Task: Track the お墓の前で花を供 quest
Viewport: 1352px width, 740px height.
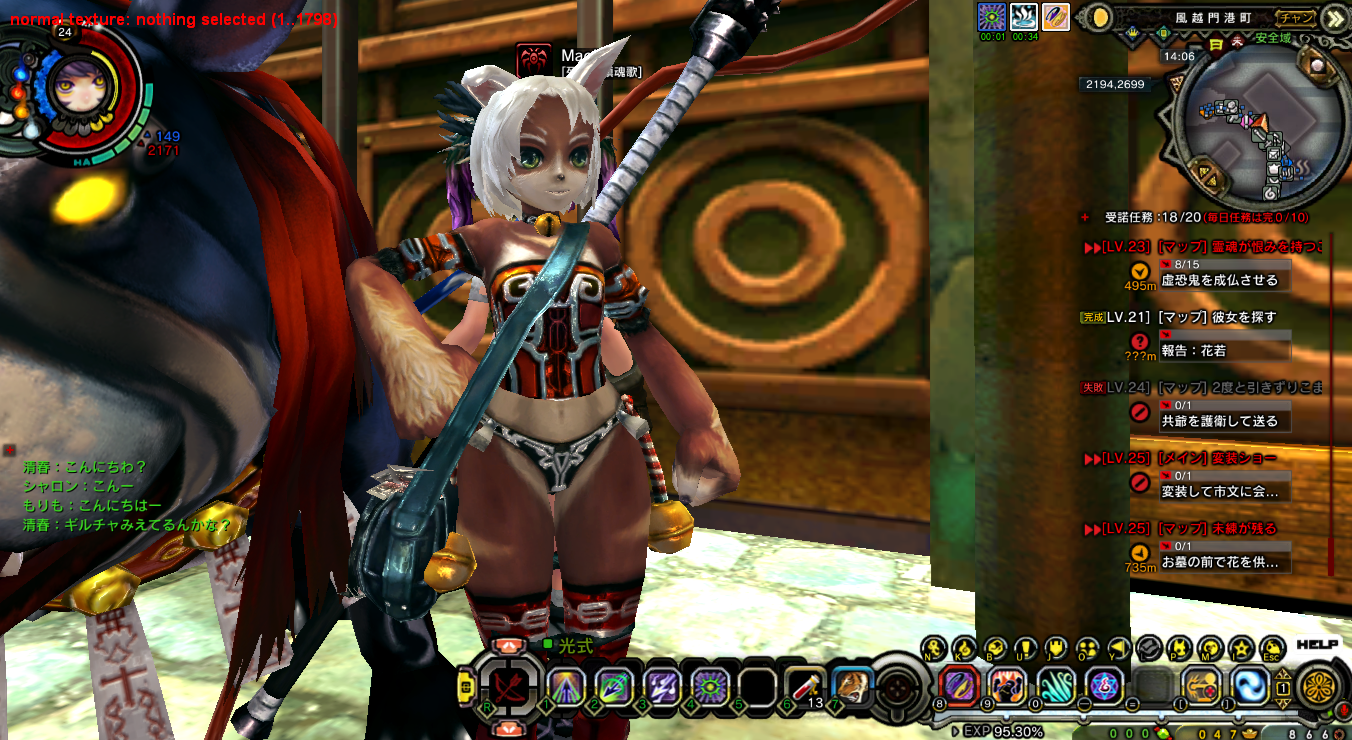Action: (x=1219, y=562)
